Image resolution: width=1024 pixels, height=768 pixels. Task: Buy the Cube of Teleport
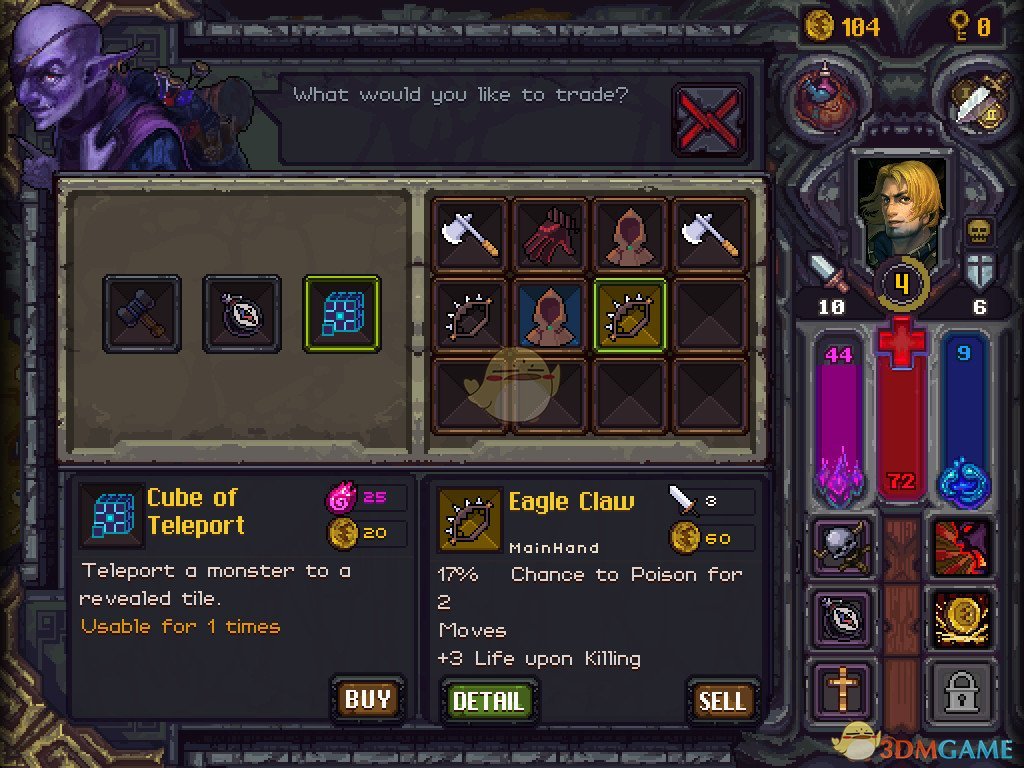click(x=367, y=698)
